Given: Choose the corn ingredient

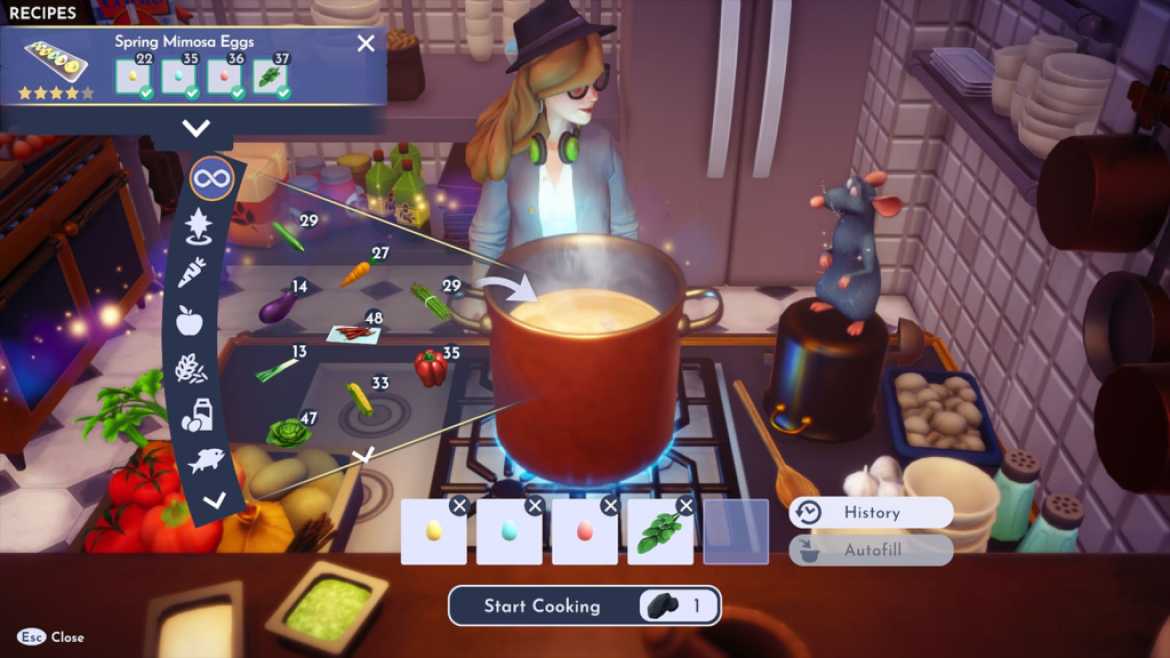Looking at the screenshot, I should 359,398.
